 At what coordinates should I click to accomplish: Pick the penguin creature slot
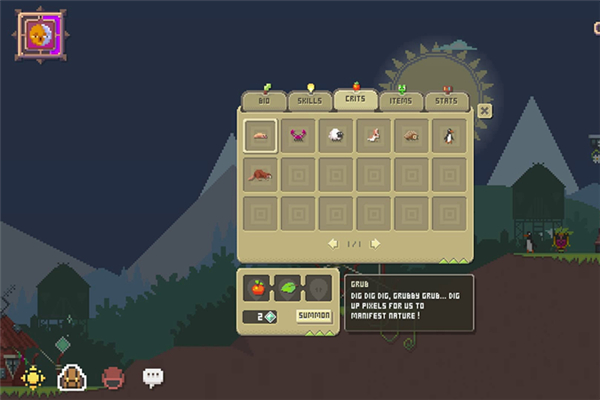449,135
